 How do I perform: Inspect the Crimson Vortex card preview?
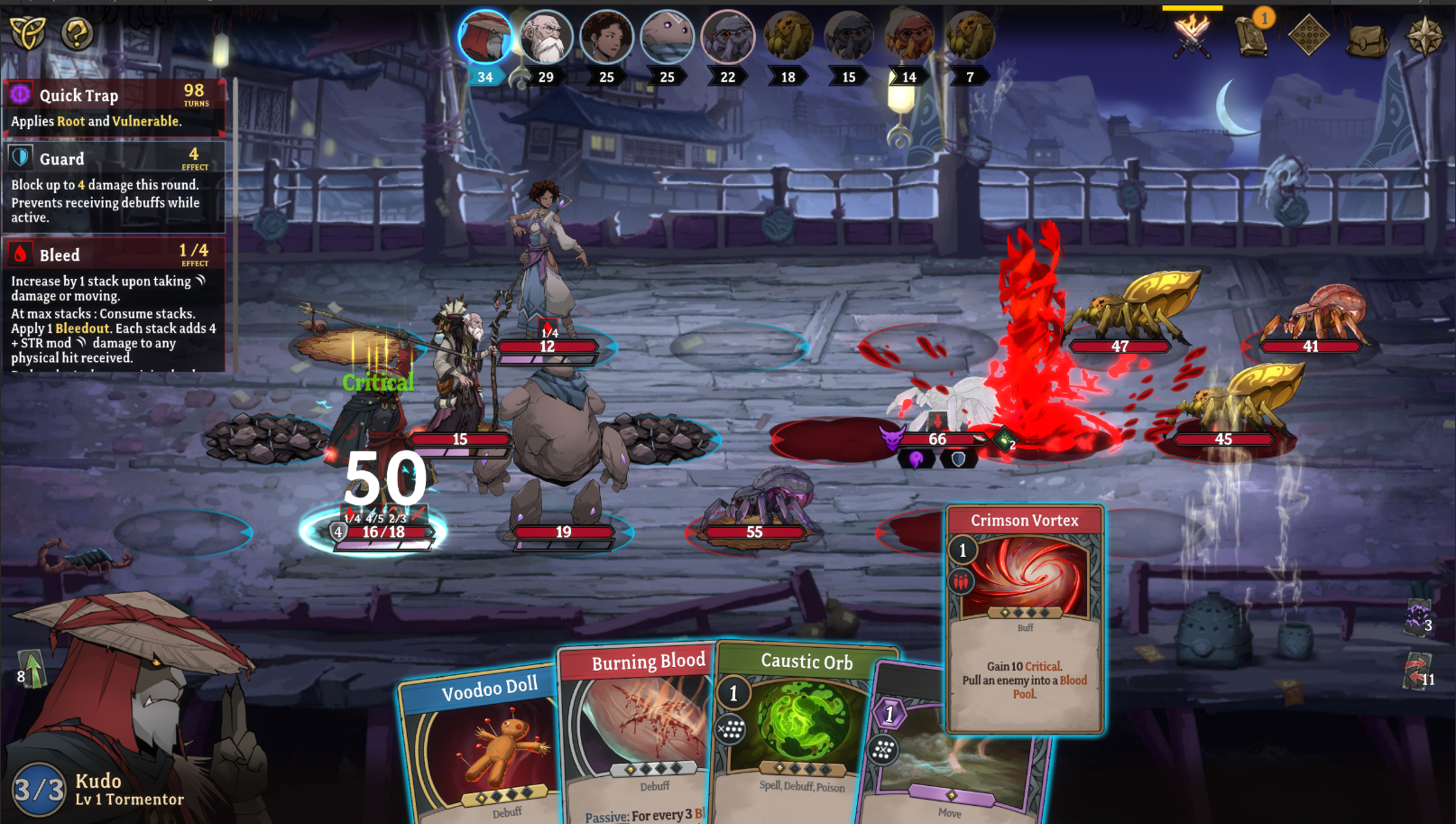(x=1024, y=618)
